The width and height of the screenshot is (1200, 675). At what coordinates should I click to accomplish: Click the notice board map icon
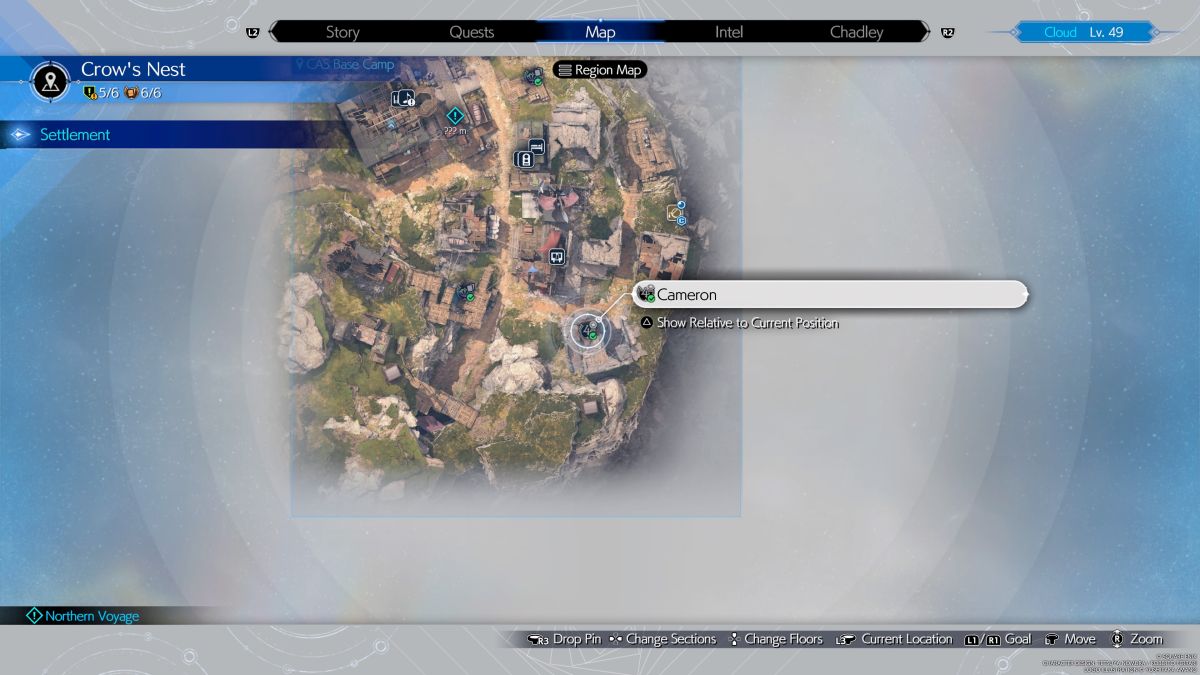click(557, 256)
